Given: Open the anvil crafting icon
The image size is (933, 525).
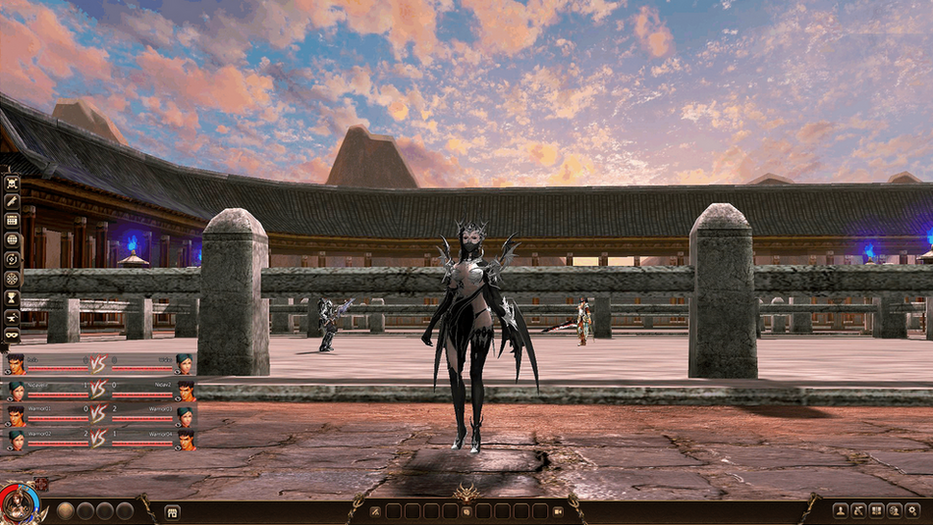Looking at the screenshot, I should [x=12, y=316].
